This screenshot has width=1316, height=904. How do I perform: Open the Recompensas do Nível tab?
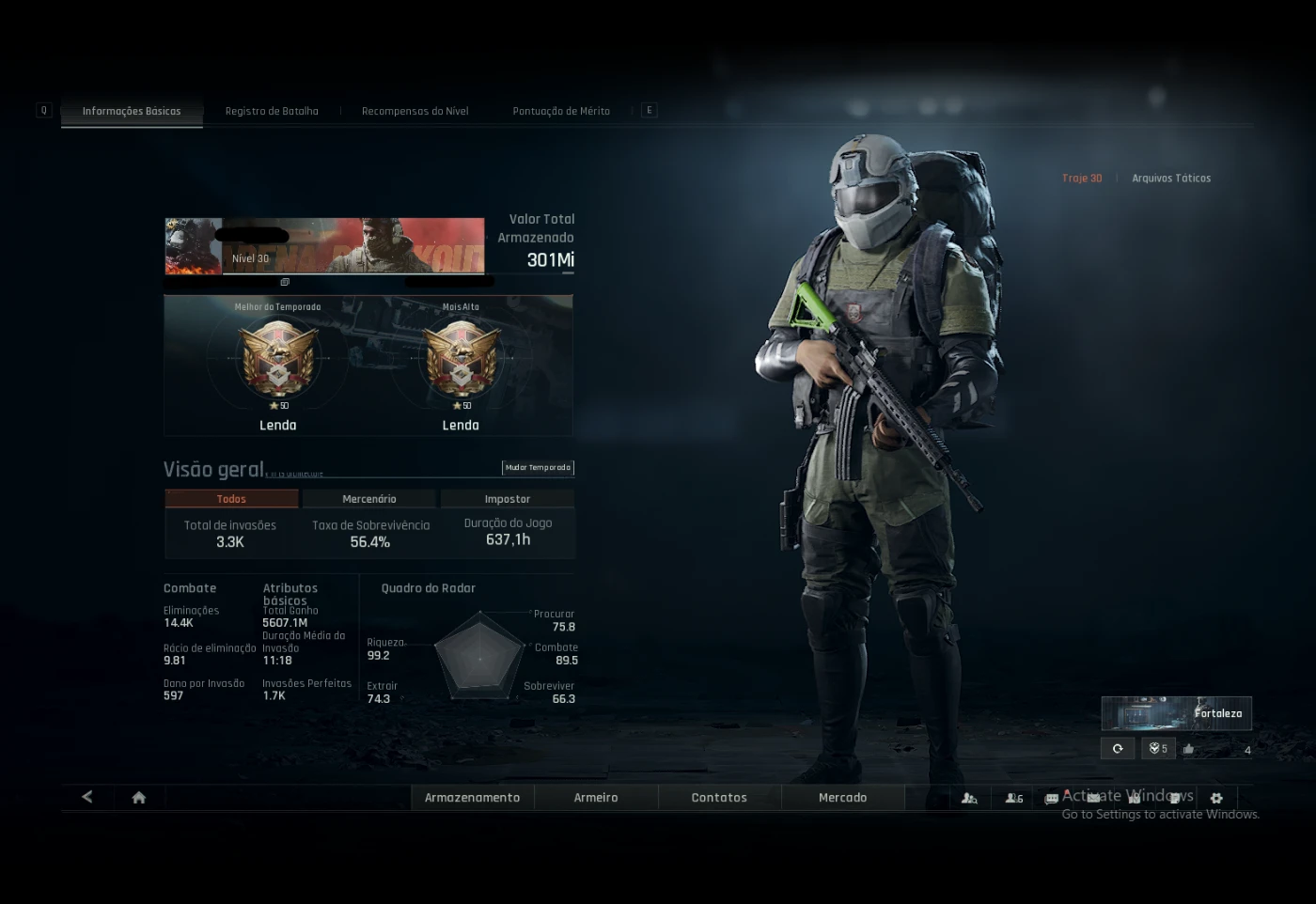point(415,111)
